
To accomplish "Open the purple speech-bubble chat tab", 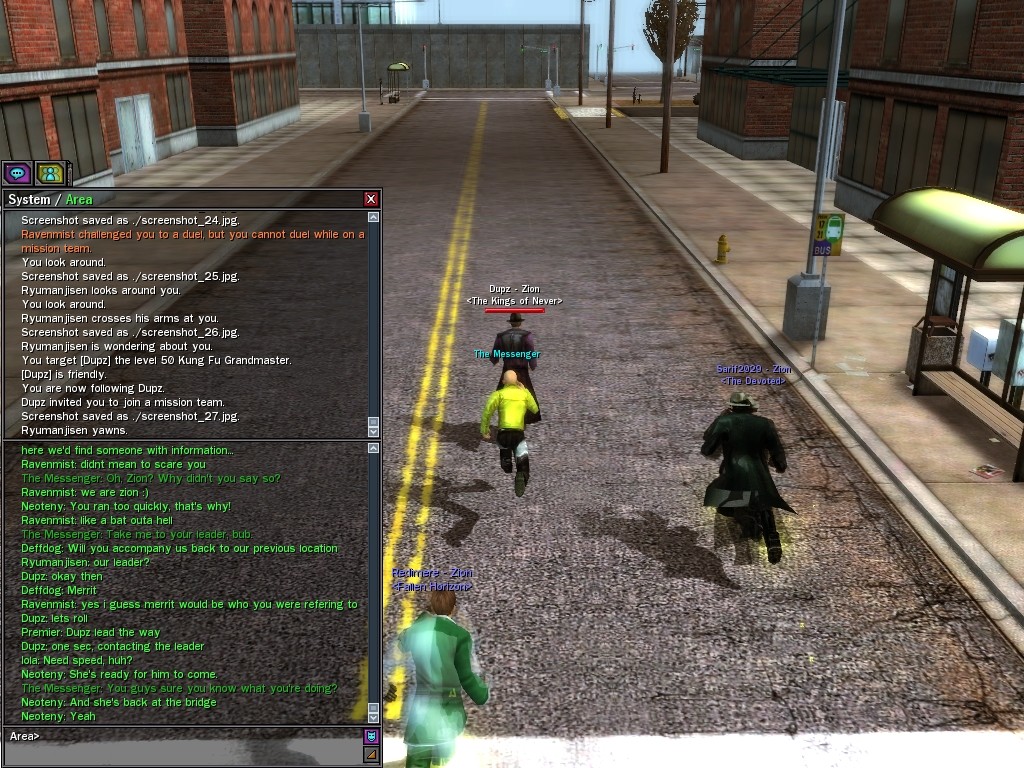I will point(17,173).
